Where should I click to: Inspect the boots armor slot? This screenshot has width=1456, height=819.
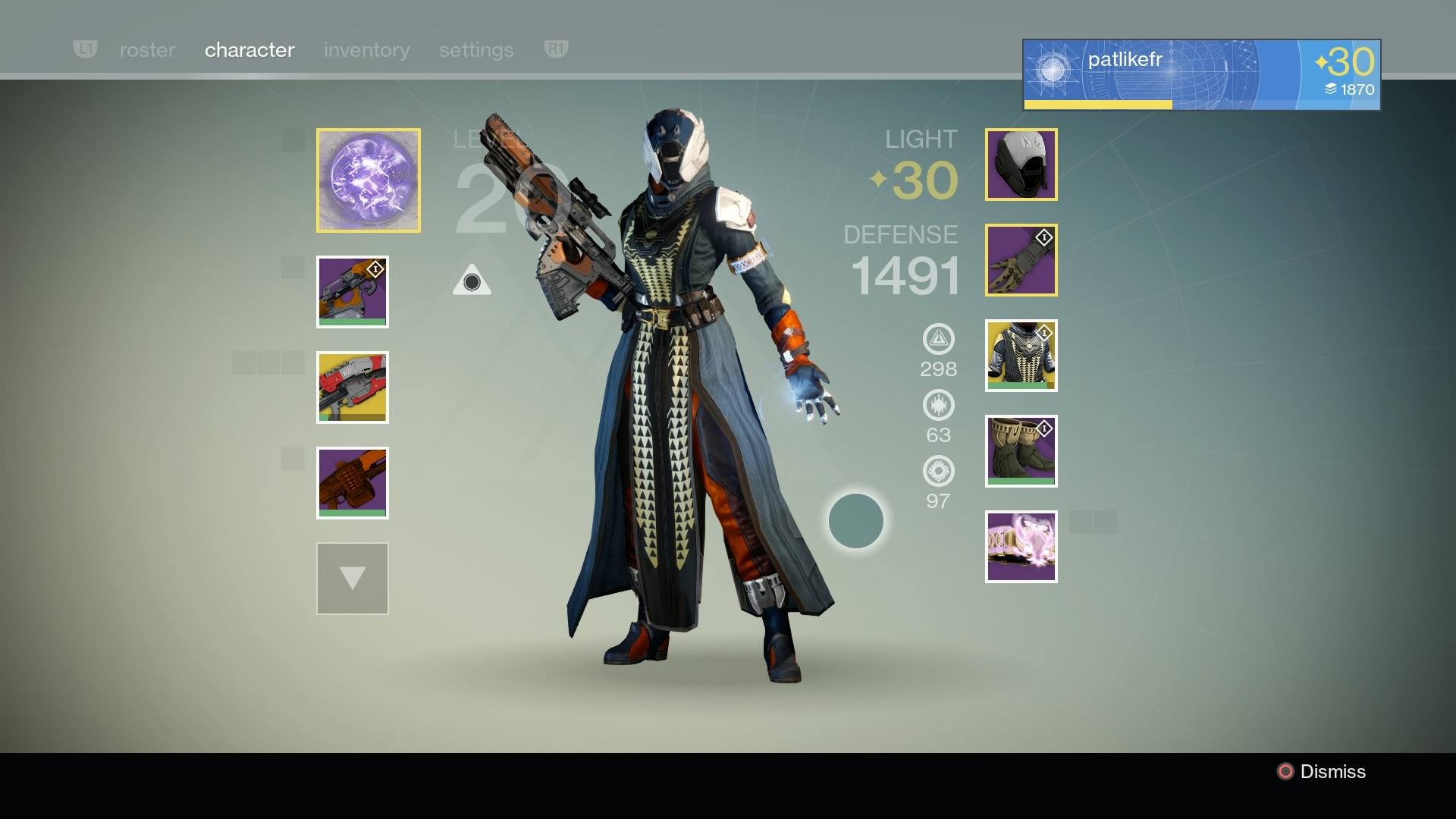pos(1021,451)
